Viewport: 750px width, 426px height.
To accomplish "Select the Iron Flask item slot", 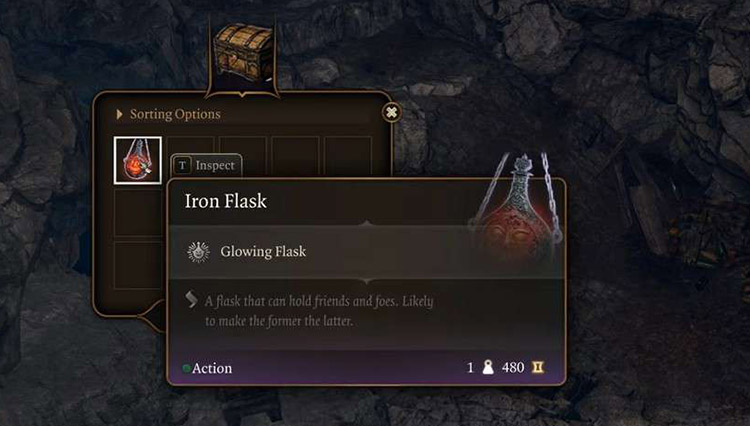I will pos(138,160).
